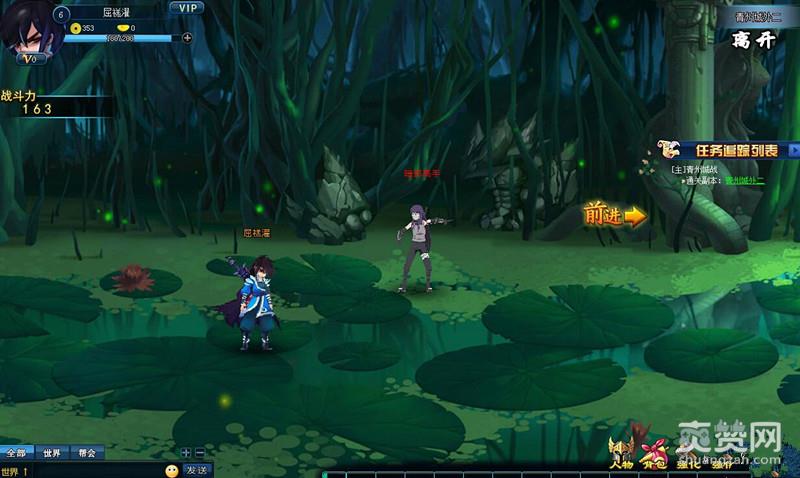Screen dimensions: 800x478
Task: Switch to the 世界 chat tab
Action: [x=52, y=453]
